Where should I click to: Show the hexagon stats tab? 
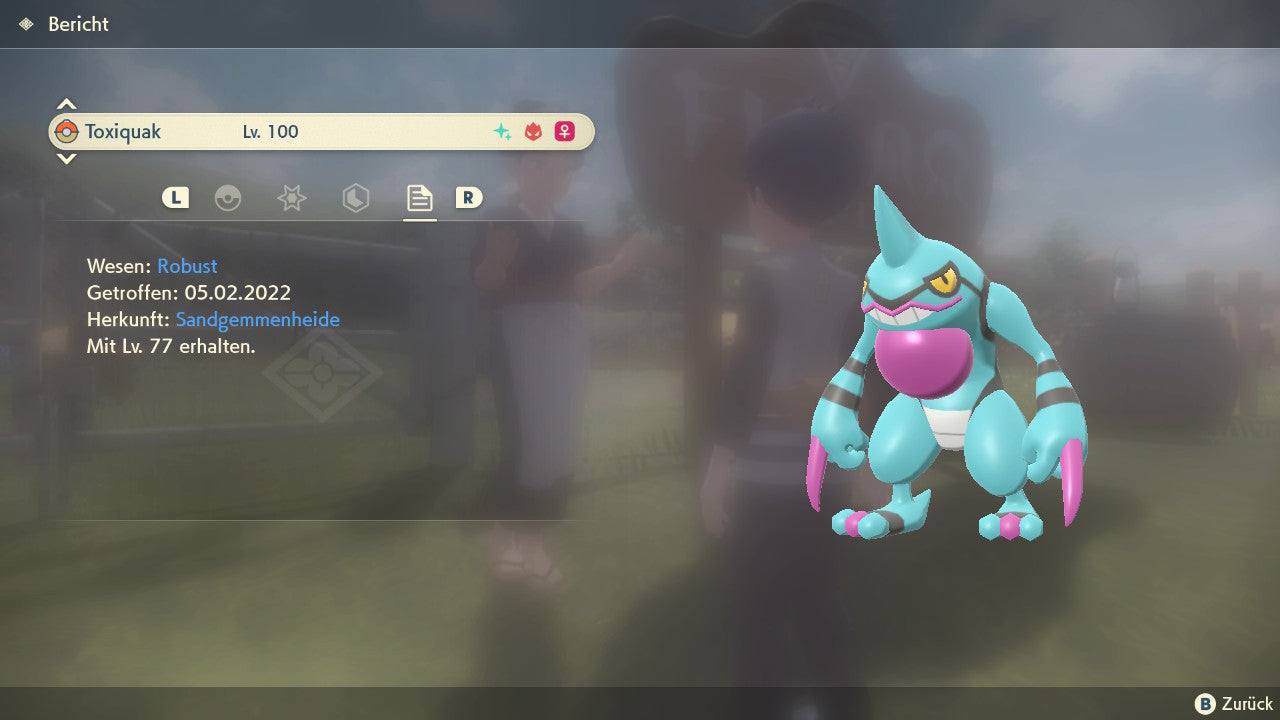click(355, 199)
